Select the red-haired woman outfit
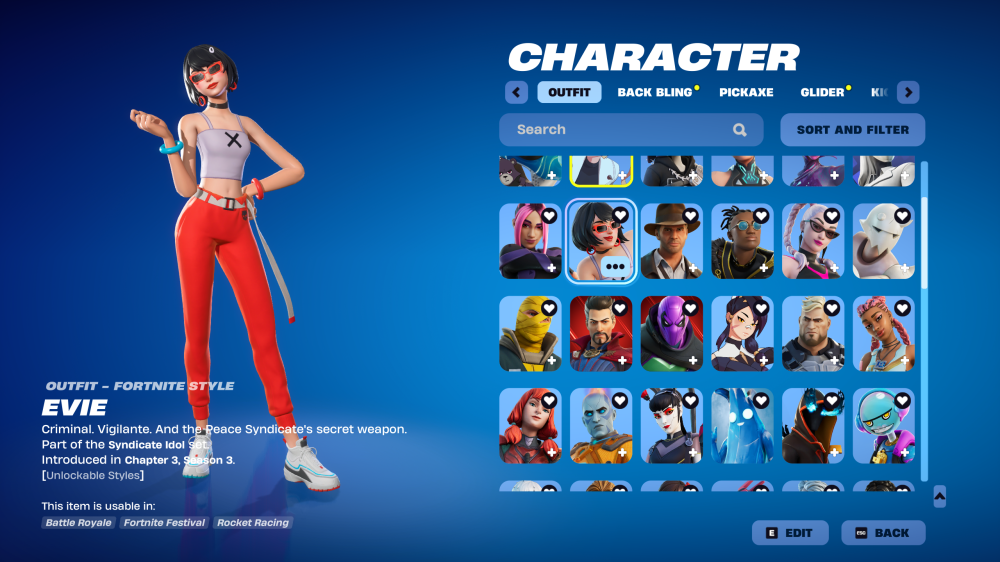This screenshot has height=562, width=1000. coord(530,425)
